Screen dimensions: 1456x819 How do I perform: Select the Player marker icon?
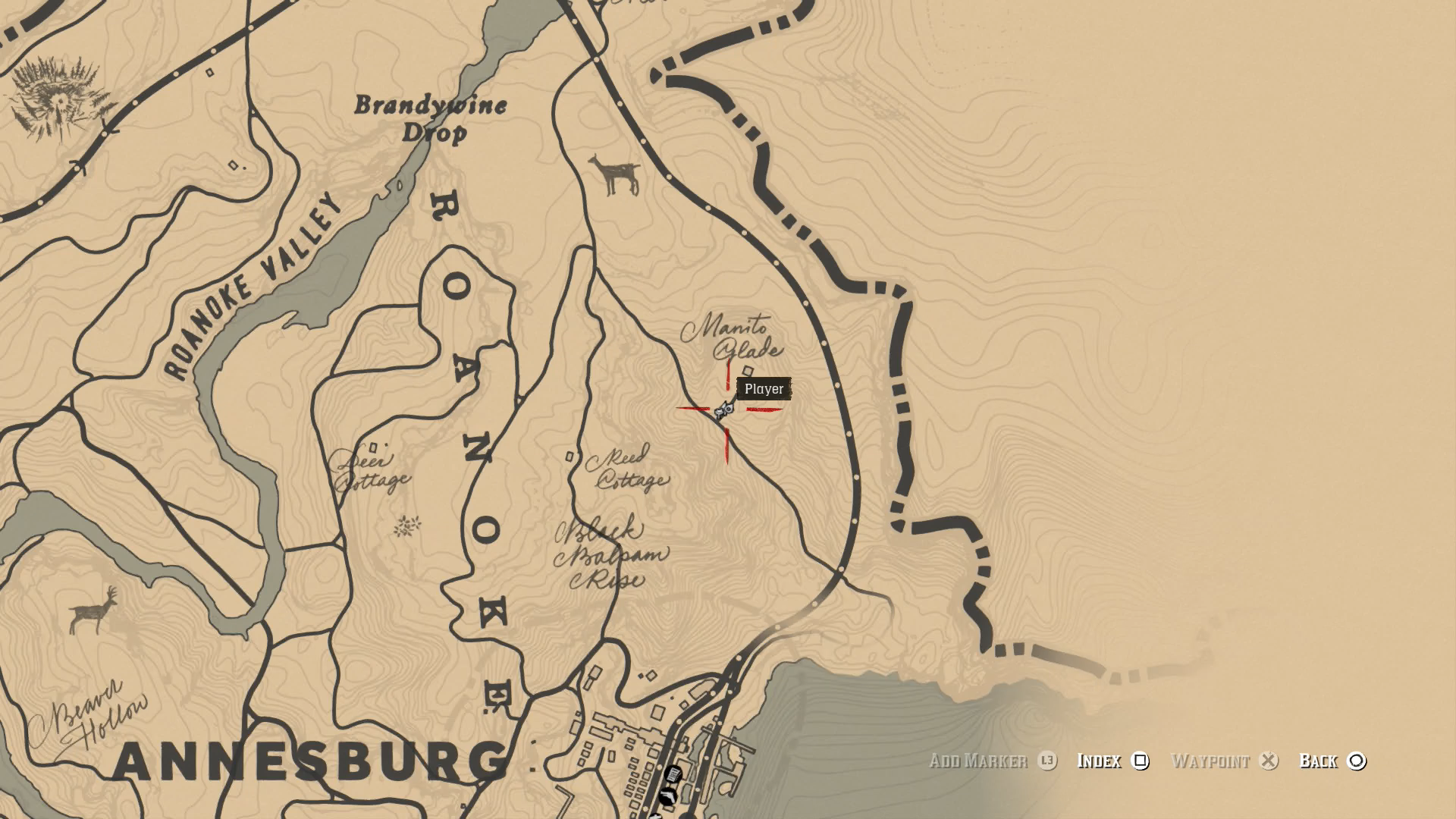[724, 409]
